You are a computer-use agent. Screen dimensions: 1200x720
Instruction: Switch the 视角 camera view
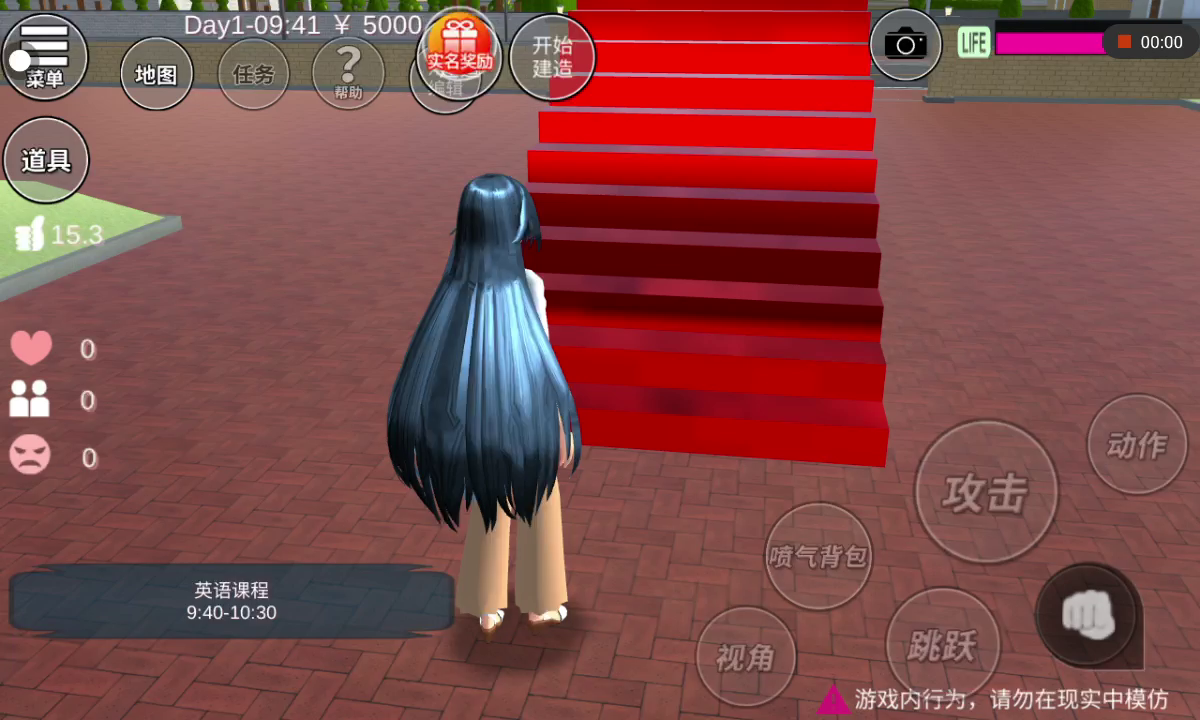tap(745, 656)
